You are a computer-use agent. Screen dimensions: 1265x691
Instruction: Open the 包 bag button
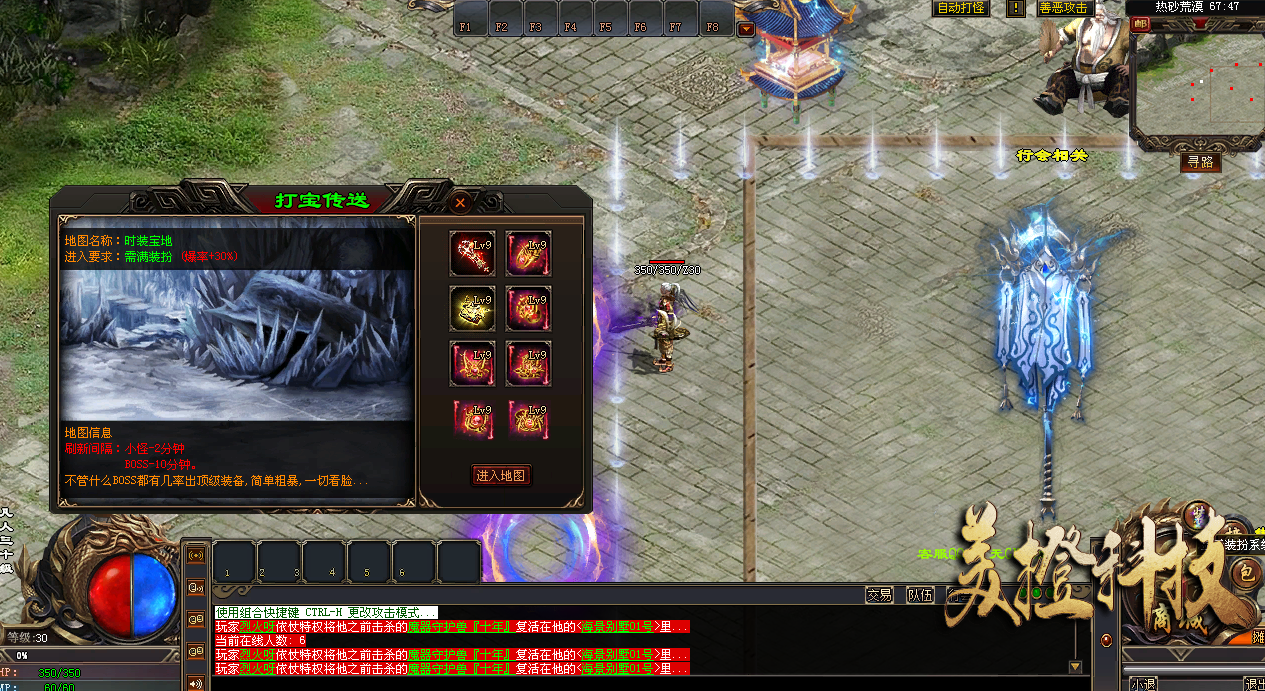click(1246, 573)
